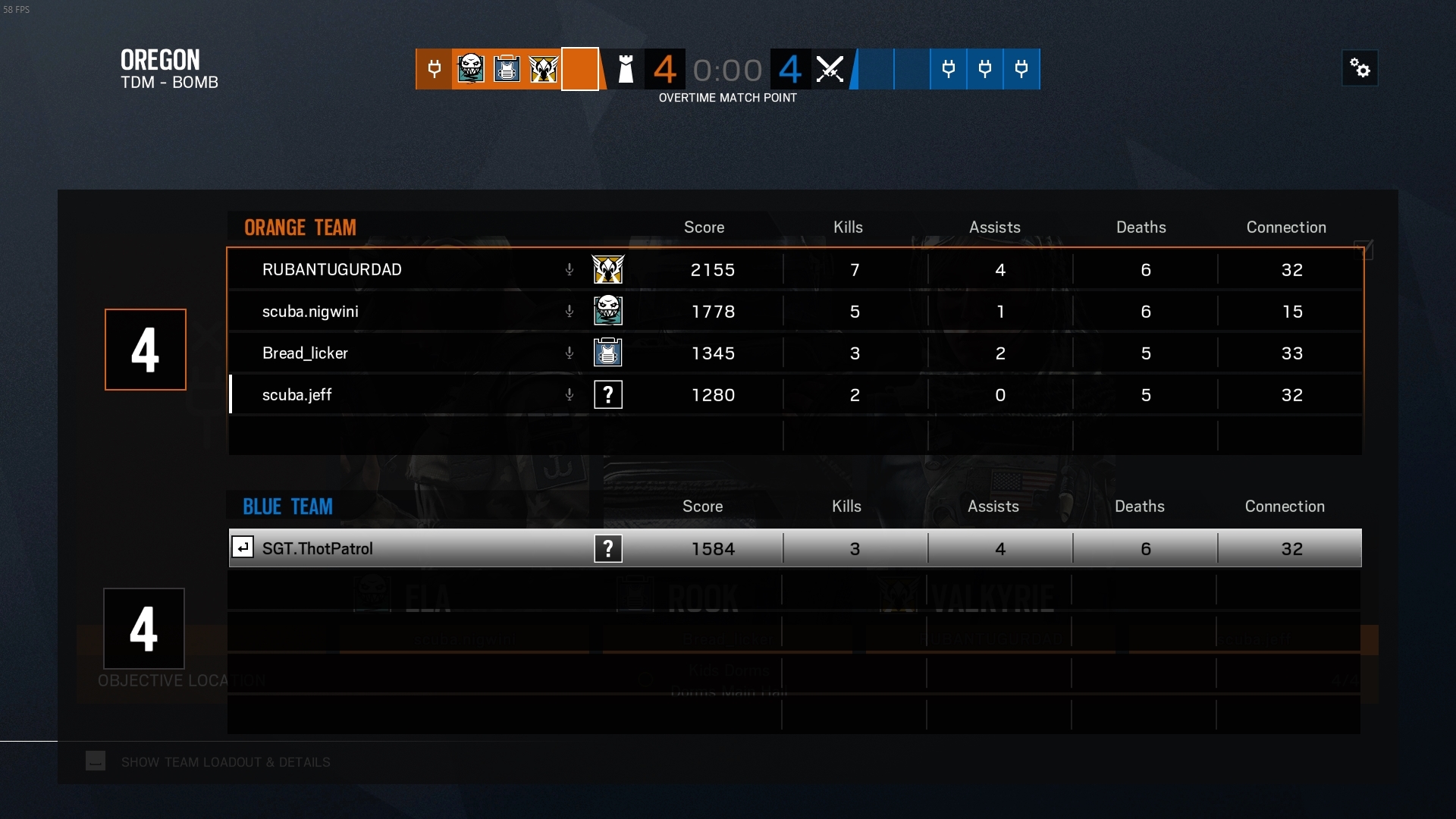
Task: Select Ela's operator icon in the top match bar
Action: click(470, 68)
